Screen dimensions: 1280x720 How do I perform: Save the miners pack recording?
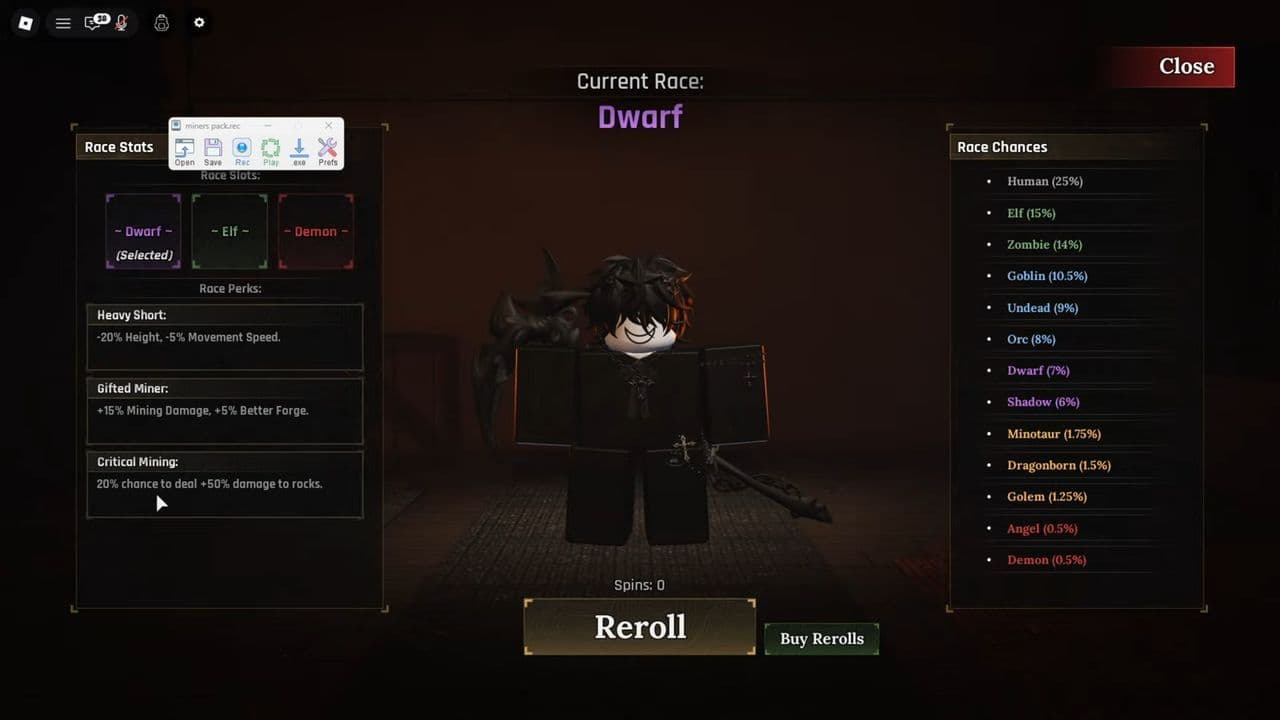point(212,148)
